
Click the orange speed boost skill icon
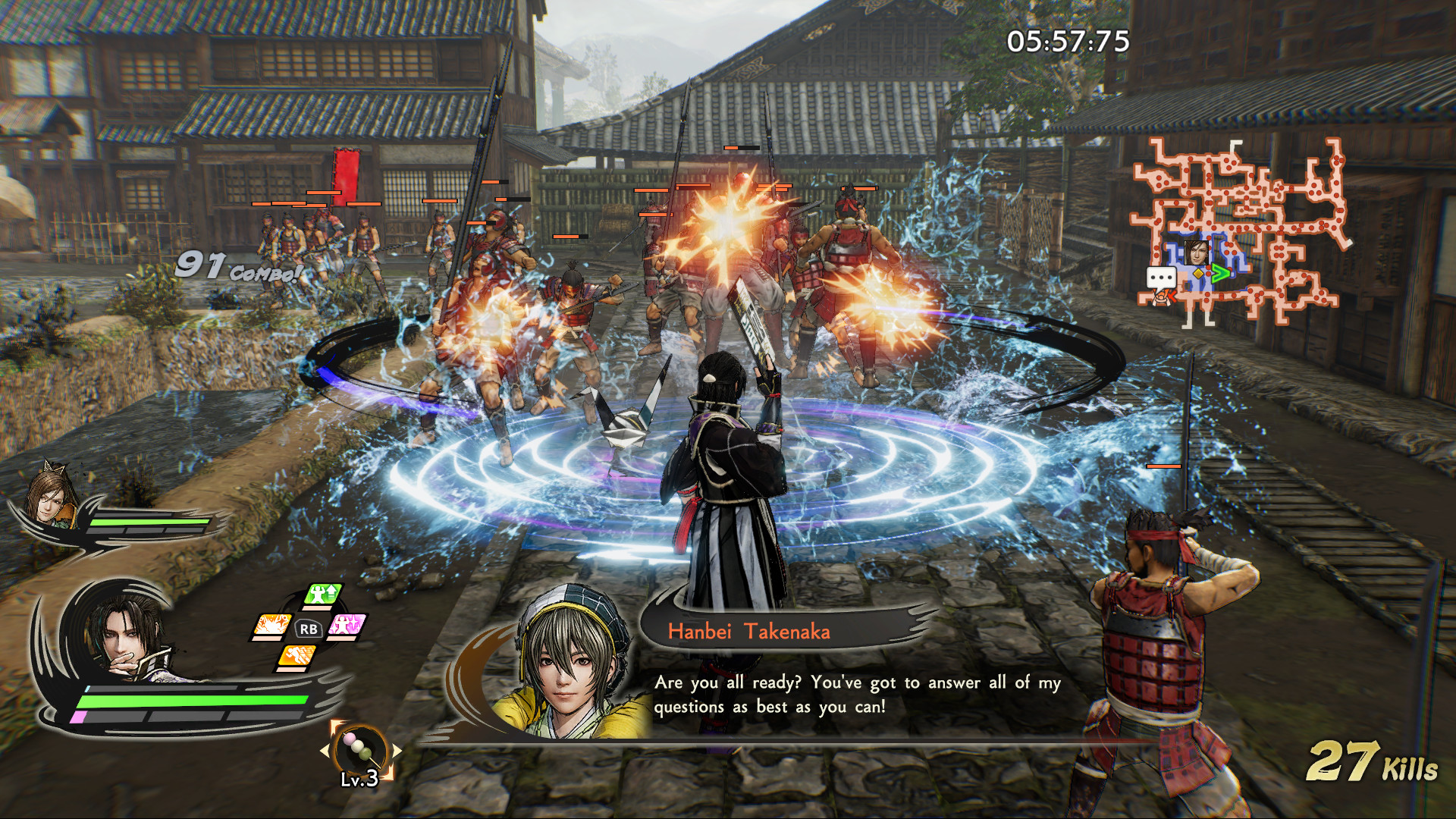[x=298, y=655]
